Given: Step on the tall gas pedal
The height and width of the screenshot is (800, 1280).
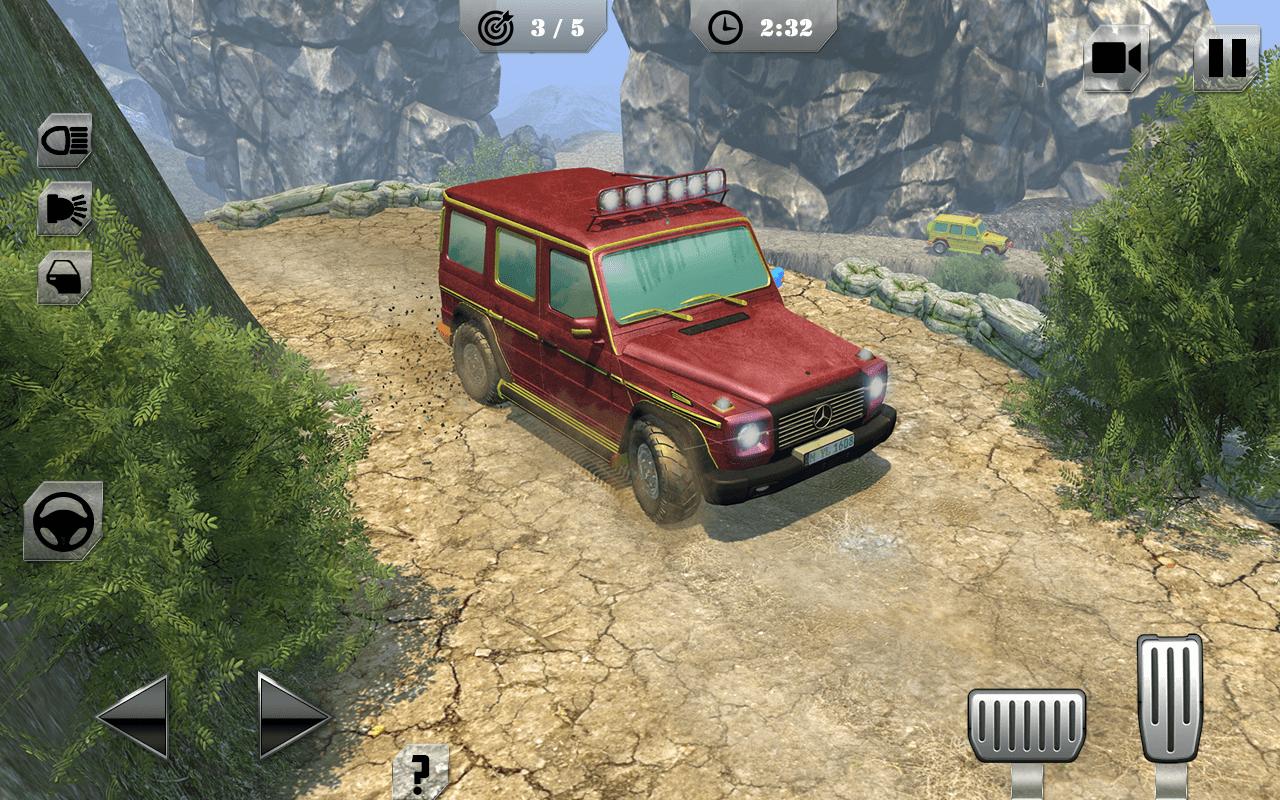Looking at the screenshot, I should 1169,698.
